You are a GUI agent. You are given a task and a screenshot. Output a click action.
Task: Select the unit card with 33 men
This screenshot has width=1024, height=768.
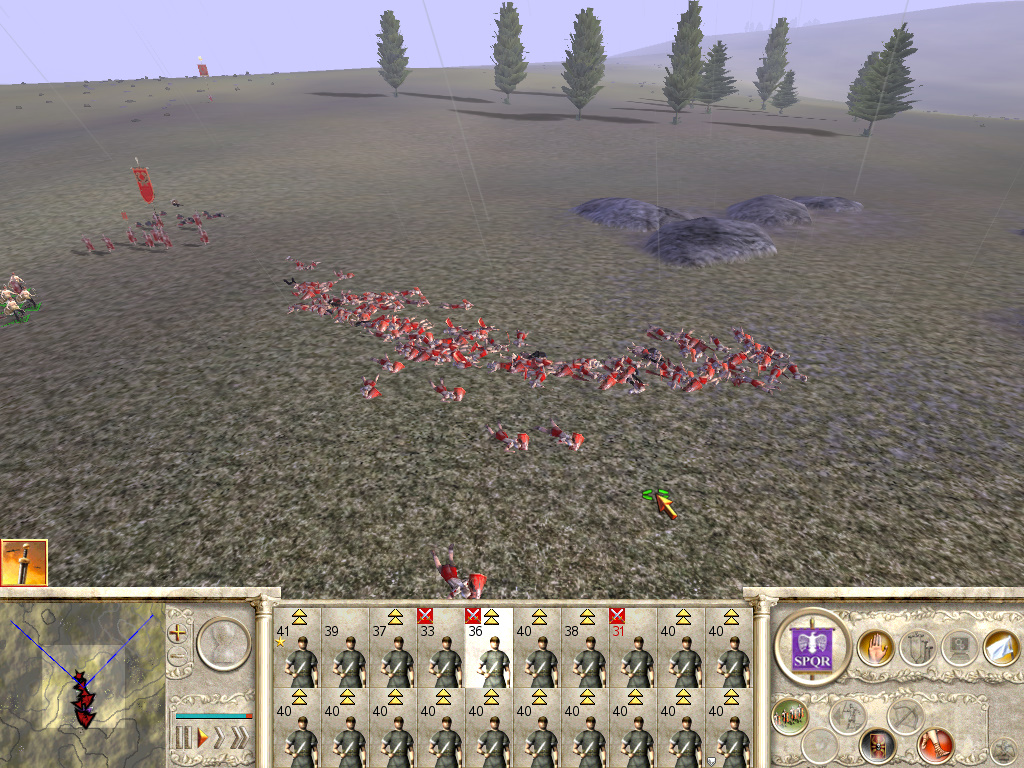pyautogui.click(x=441, y=648)
